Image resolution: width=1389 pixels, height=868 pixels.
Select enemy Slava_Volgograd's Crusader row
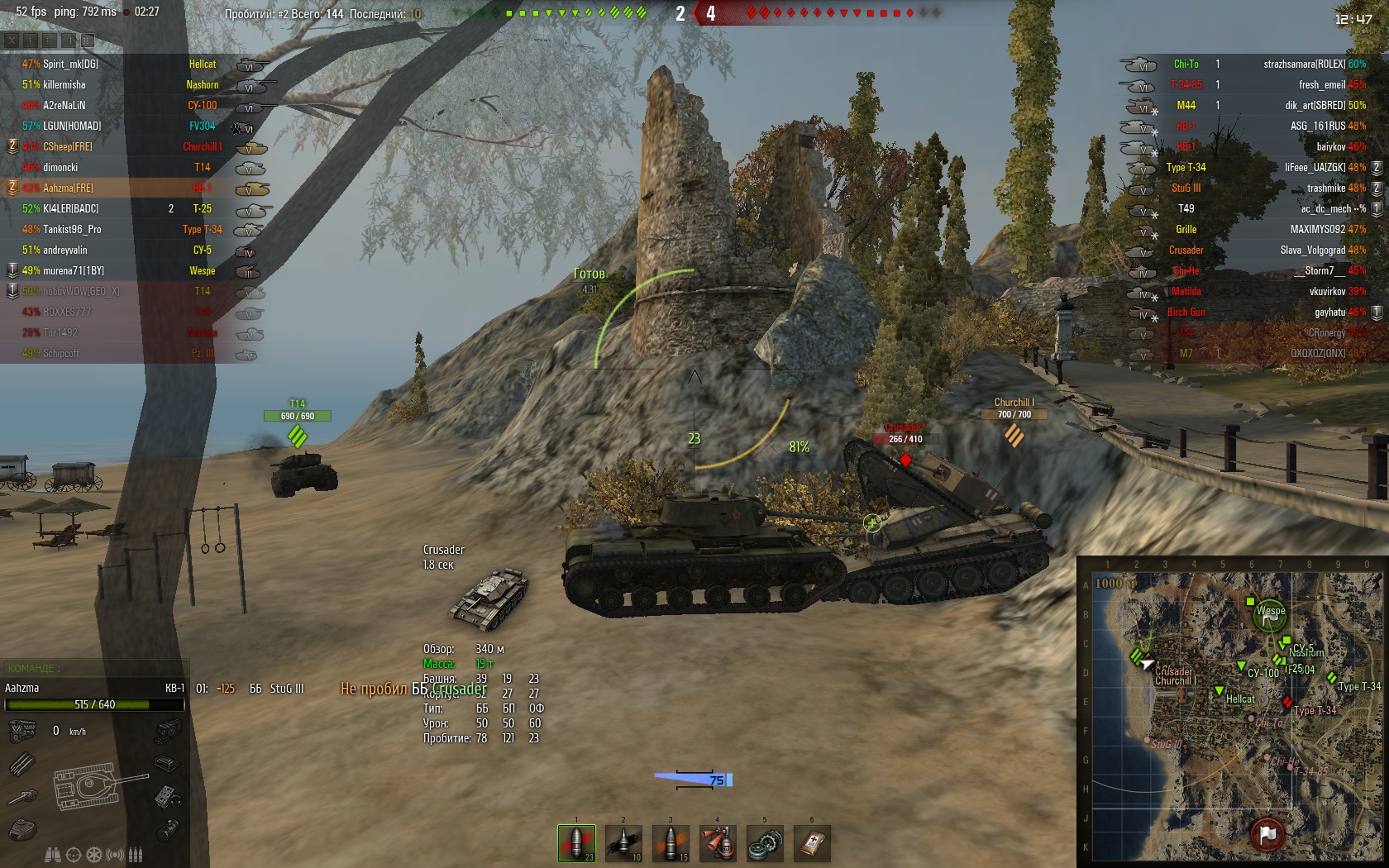tap(1315, 250)
